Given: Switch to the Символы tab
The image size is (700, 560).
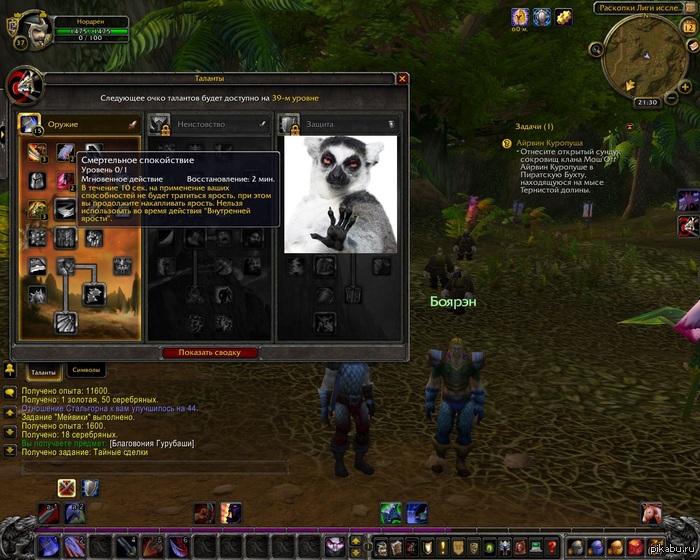Looking at the screenshot, I should [87, 372].
